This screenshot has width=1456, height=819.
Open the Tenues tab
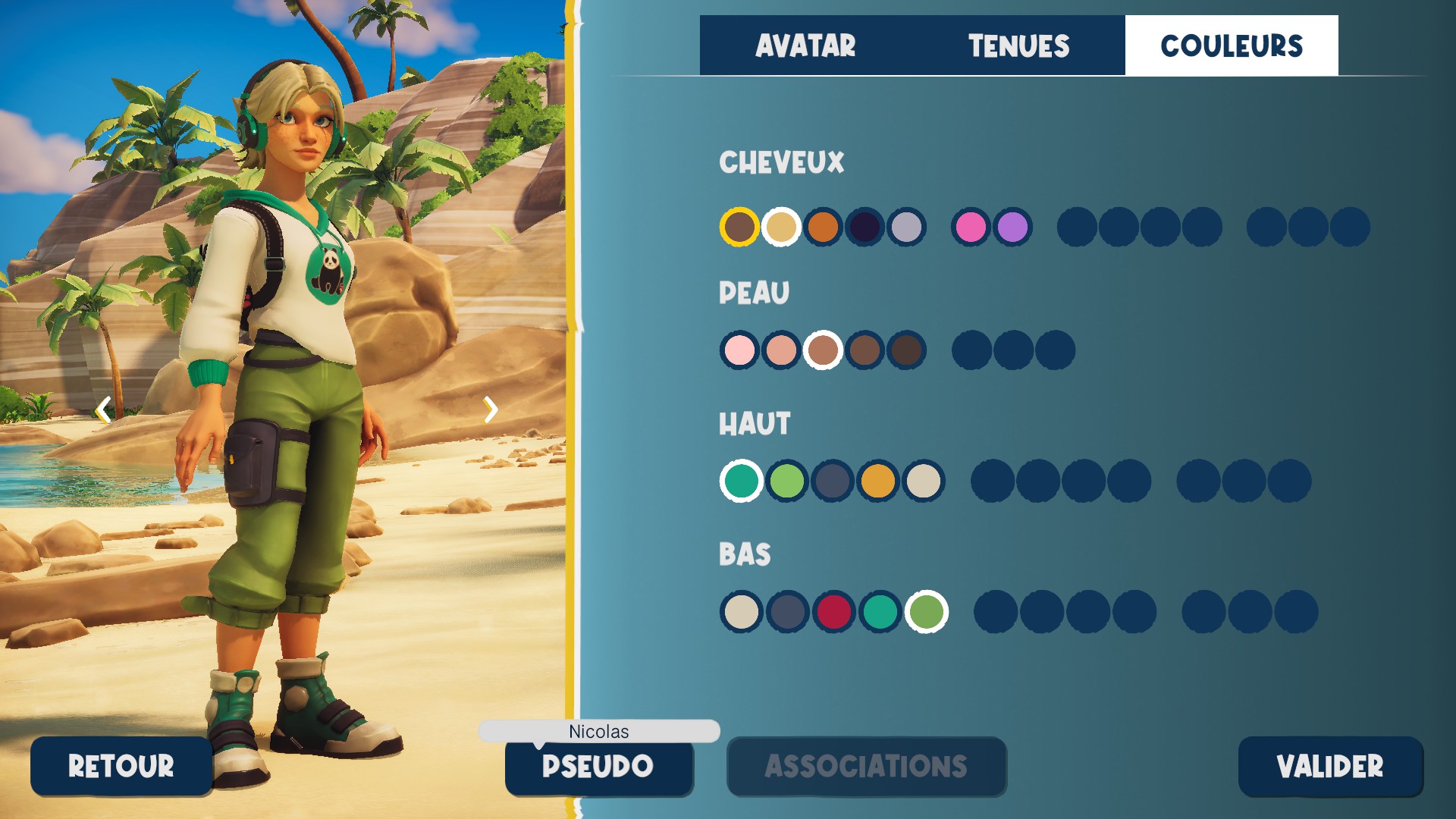pos(1018,45)
